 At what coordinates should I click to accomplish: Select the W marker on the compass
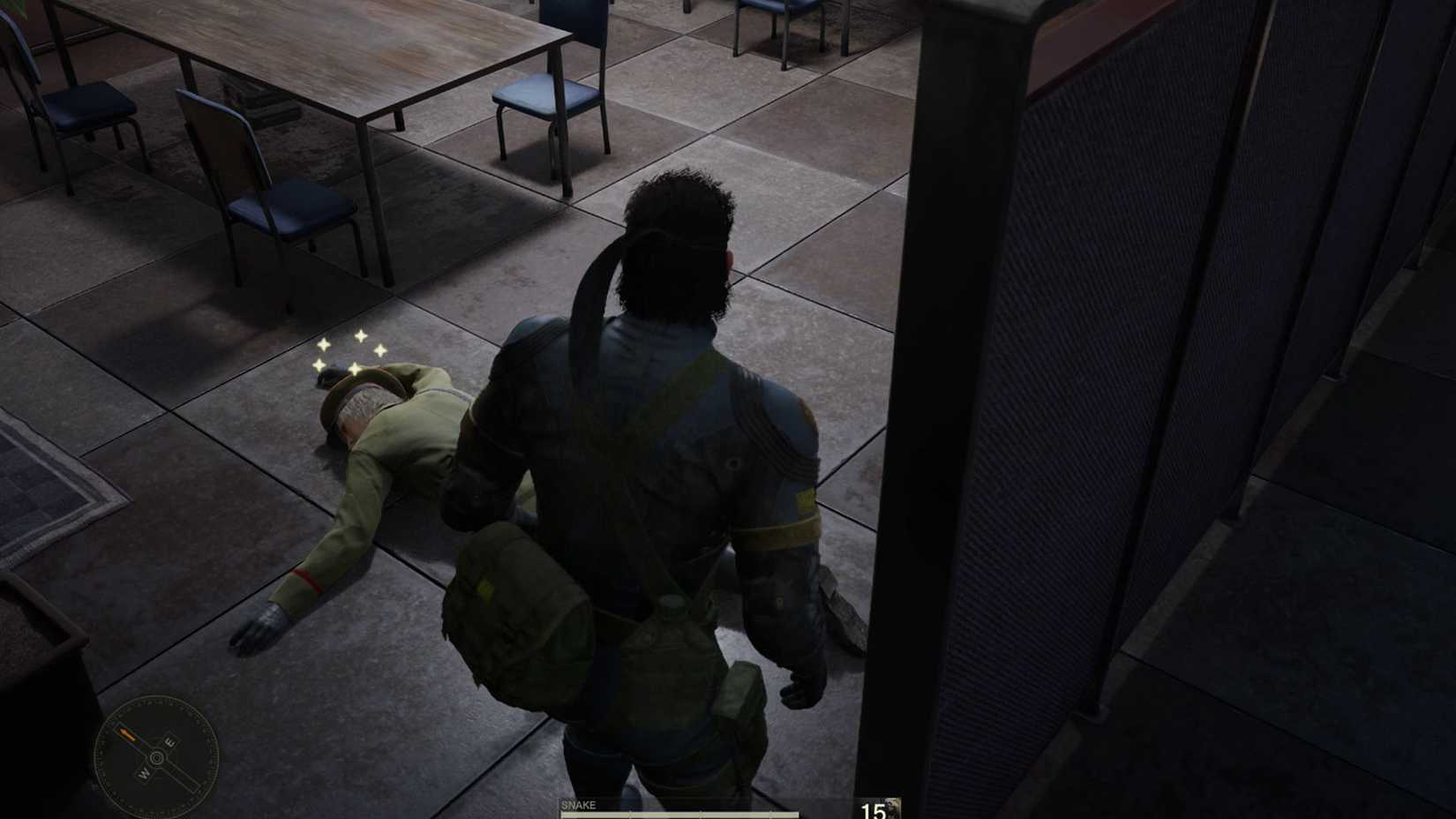tap(144, 773)
